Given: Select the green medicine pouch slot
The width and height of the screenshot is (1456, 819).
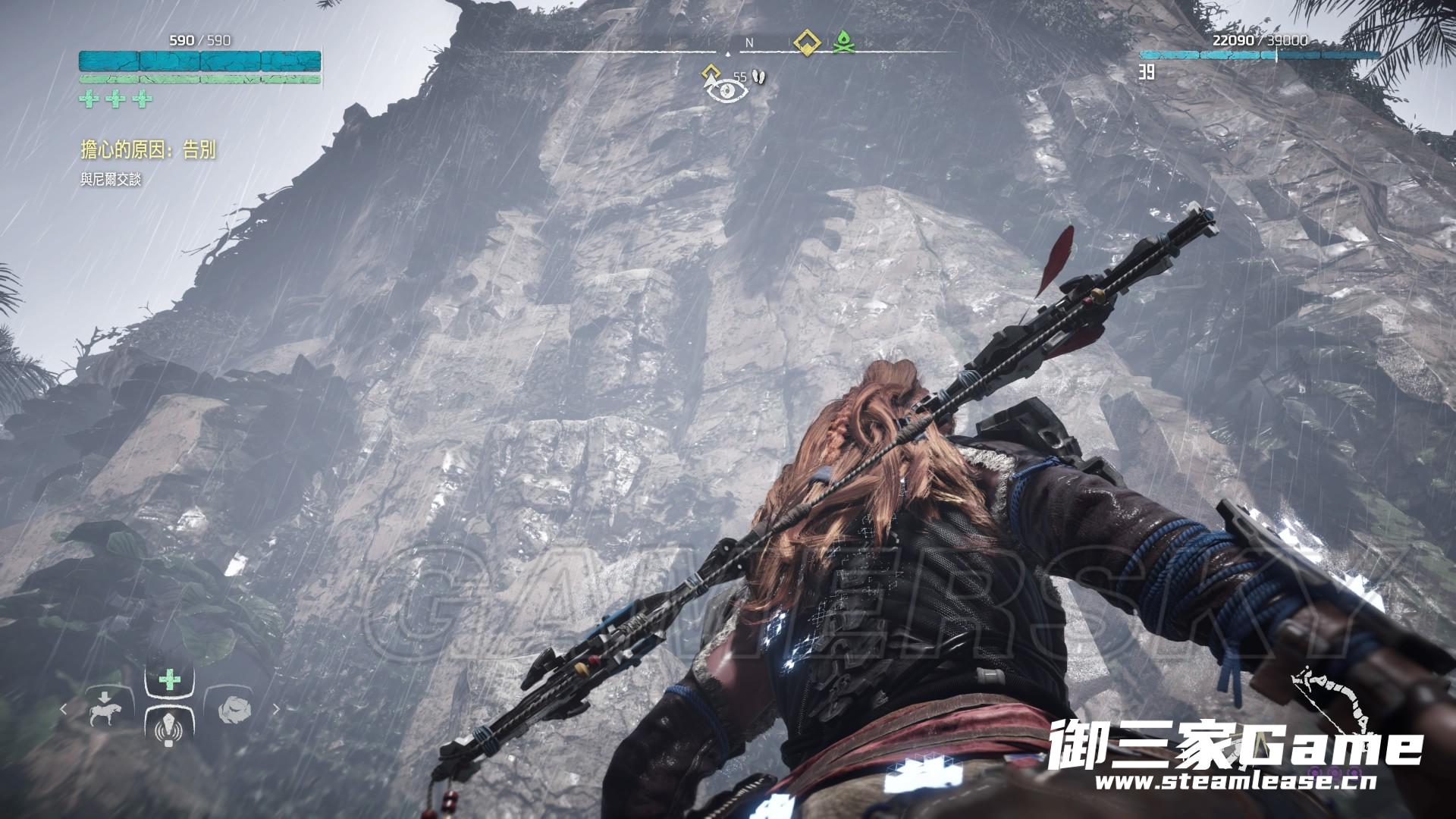Looking at the screenshot, I should [x=170, y=679].
